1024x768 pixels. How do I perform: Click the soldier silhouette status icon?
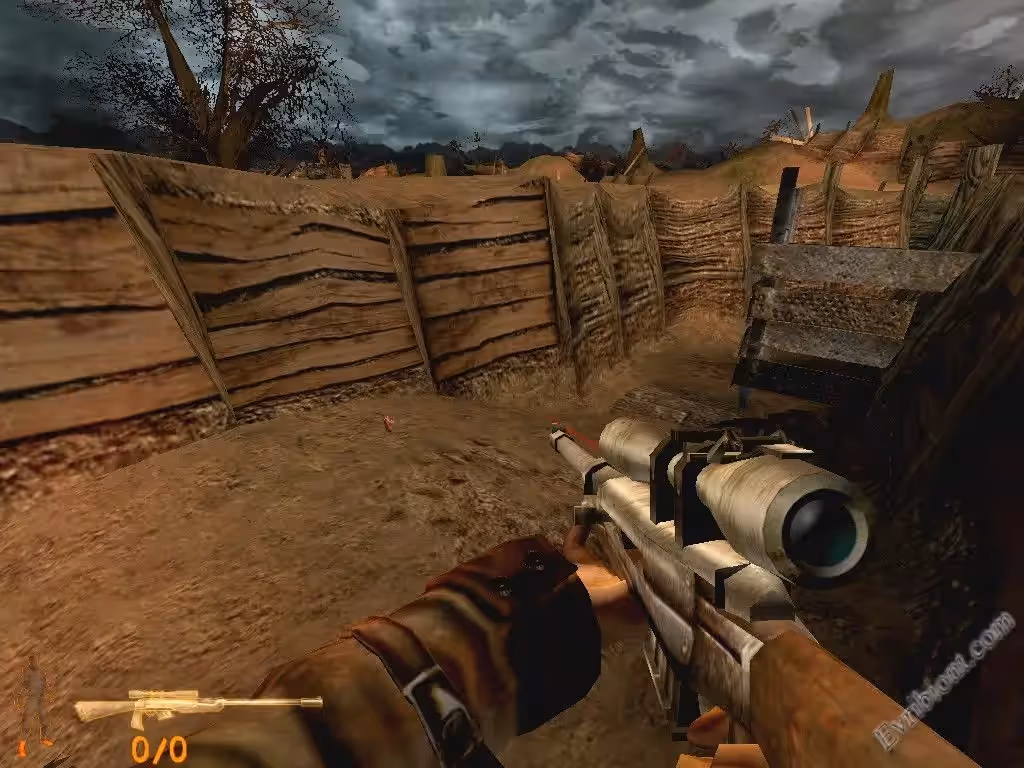coord(35,701)
